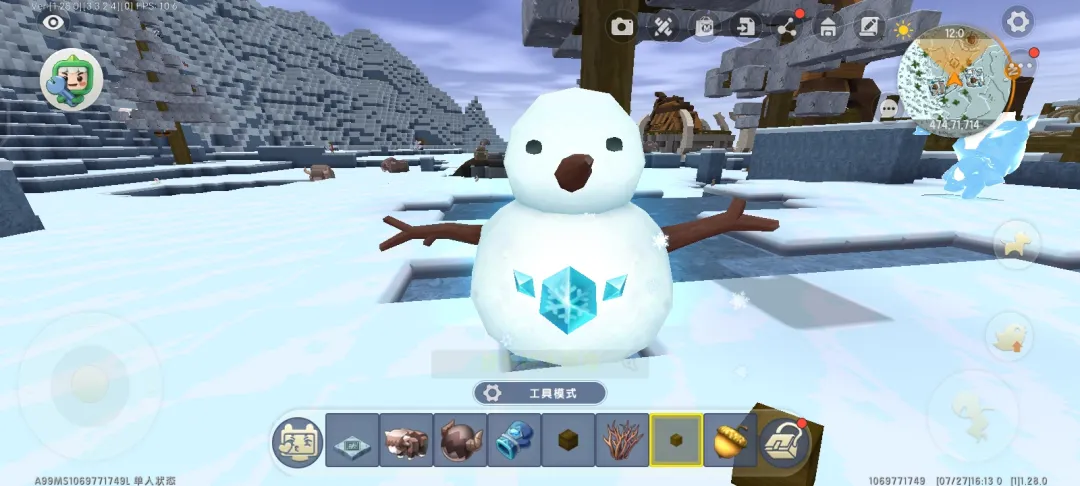Viewport: 1080px width, 486px height.
Task: Open the green character avatar icon
Action: [71, 79]
